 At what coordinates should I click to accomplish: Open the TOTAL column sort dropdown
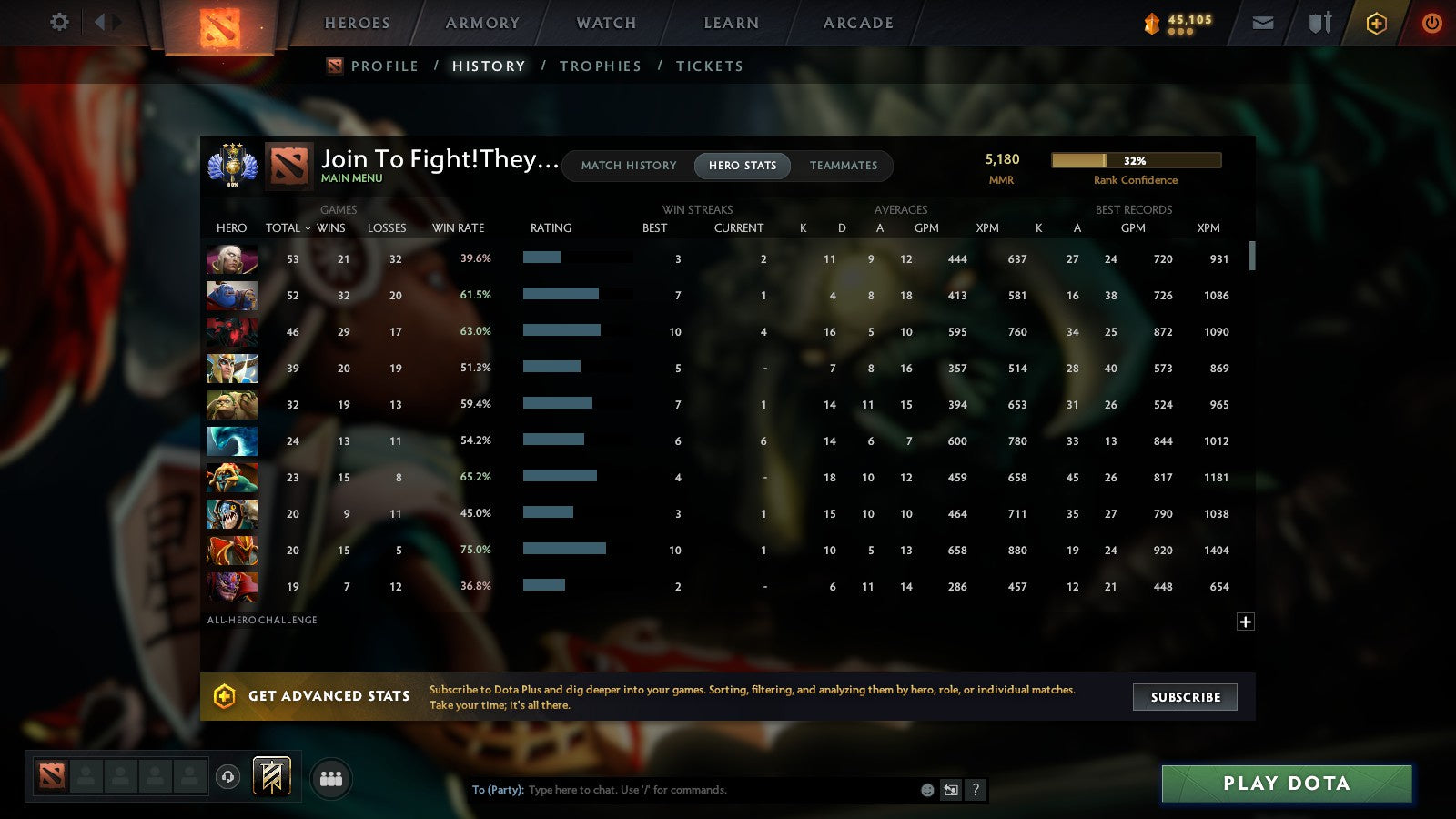[x=288, y=228]
